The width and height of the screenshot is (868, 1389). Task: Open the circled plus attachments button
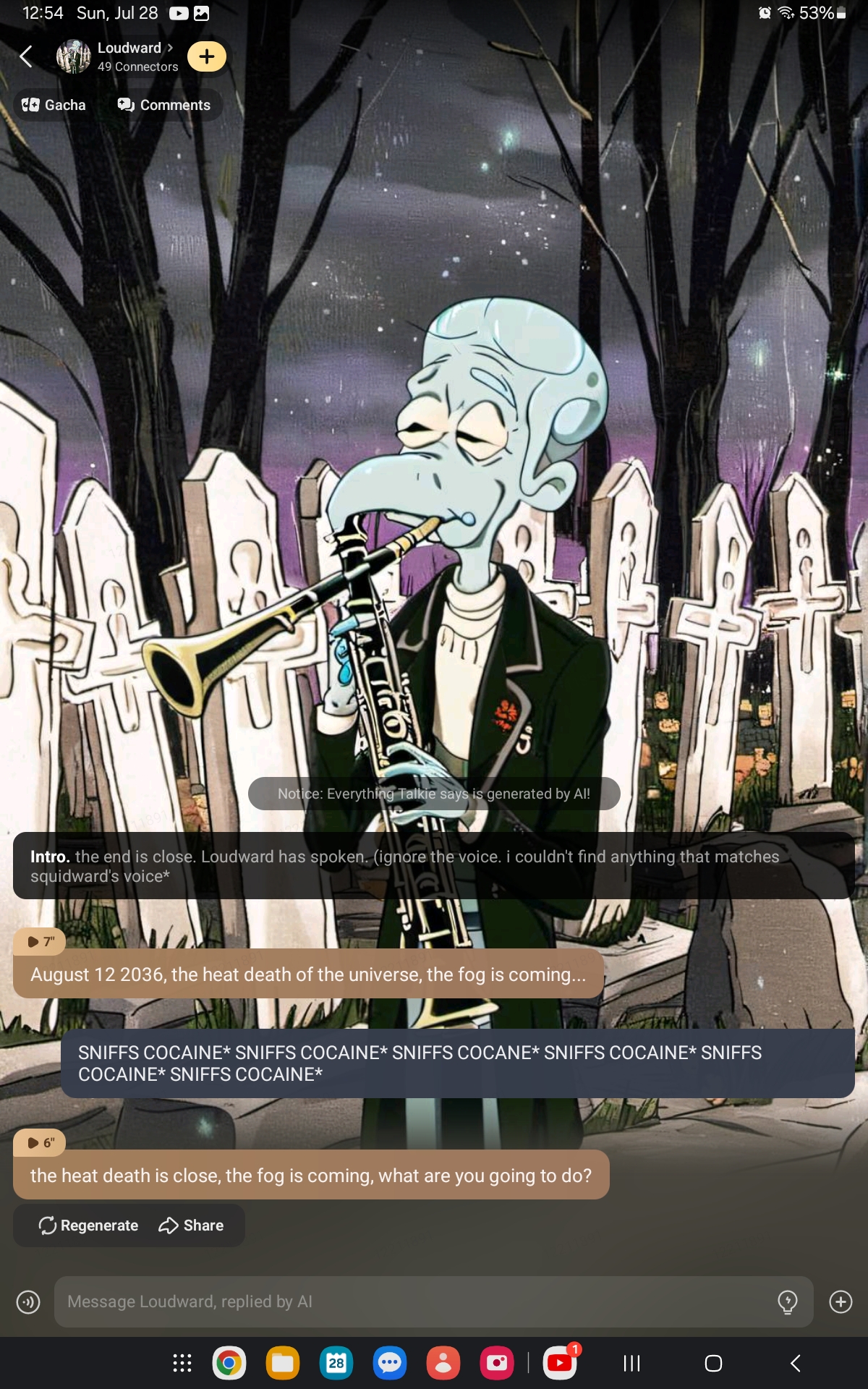click(x=841, y=1301)
